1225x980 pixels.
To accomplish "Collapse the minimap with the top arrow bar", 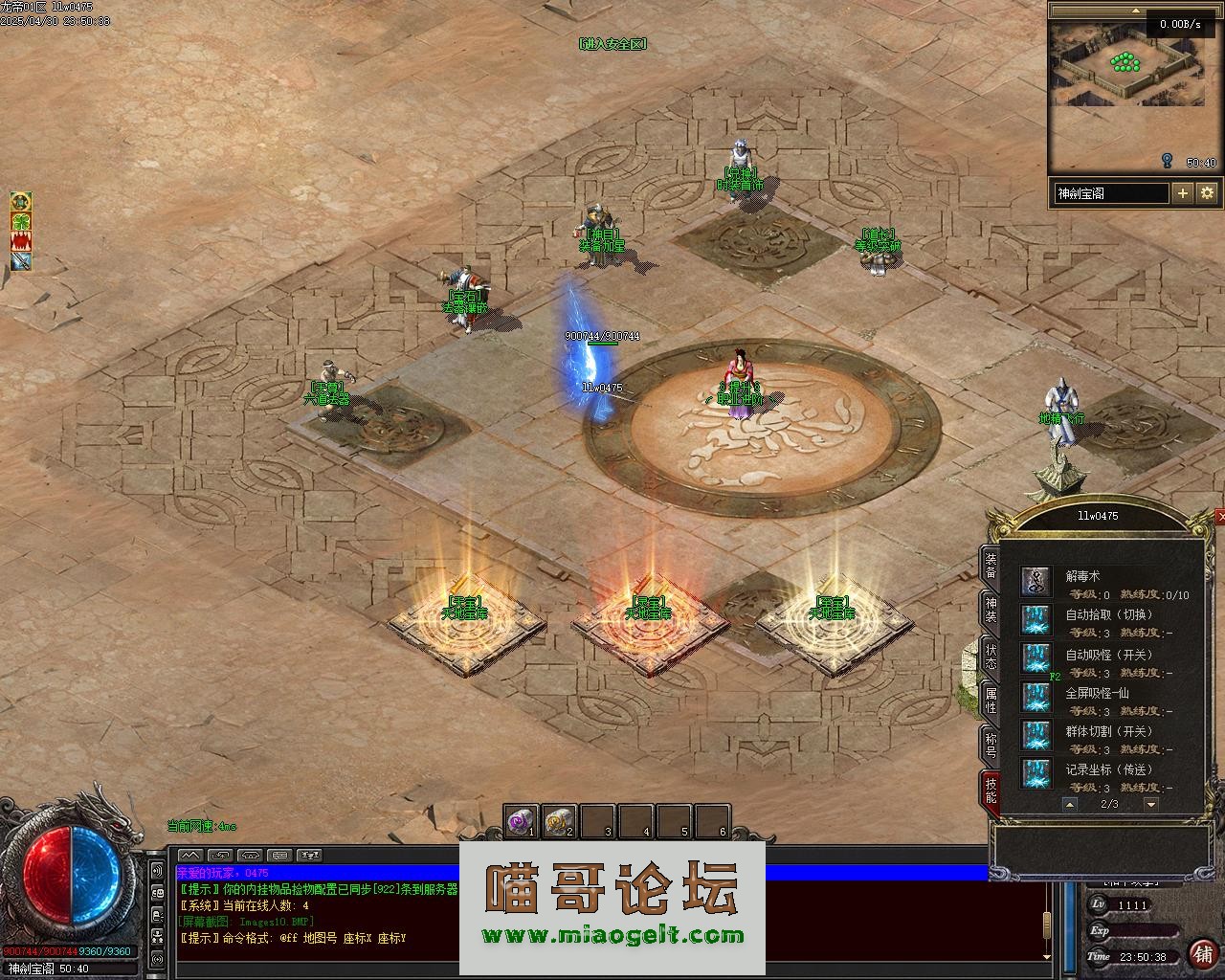I will [1135, 10].
